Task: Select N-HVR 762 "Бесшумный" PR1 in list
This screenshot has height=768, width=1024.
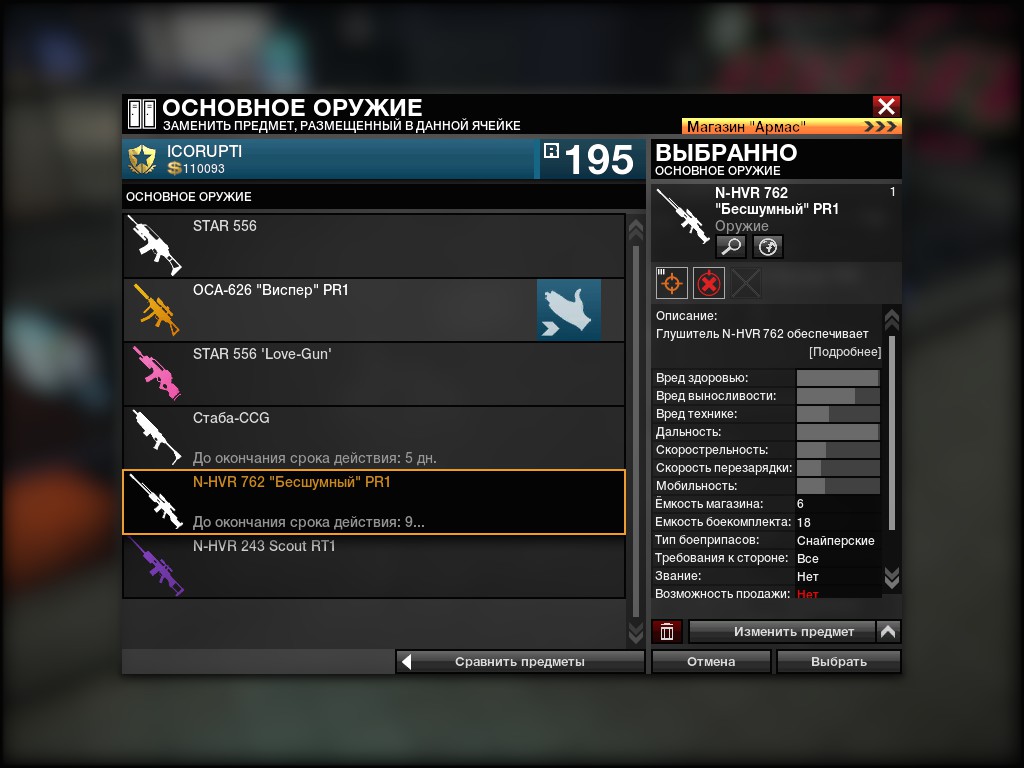Action: [x=374, y=502]
